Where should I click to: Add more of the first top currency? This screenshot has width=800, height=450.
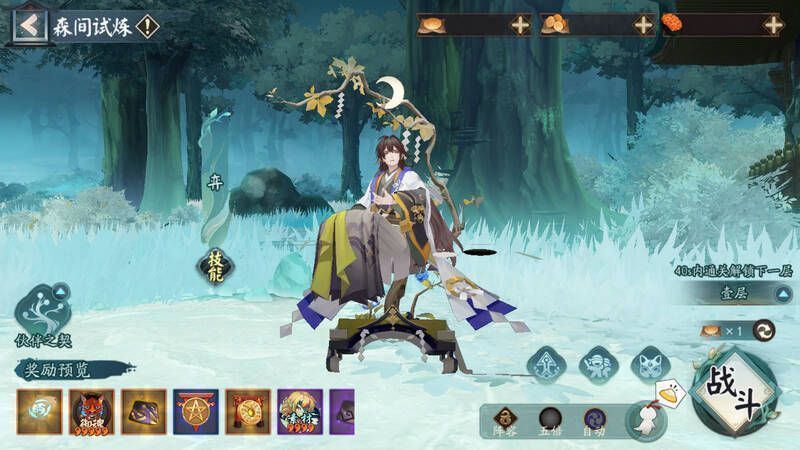click(x=520, y=25)
